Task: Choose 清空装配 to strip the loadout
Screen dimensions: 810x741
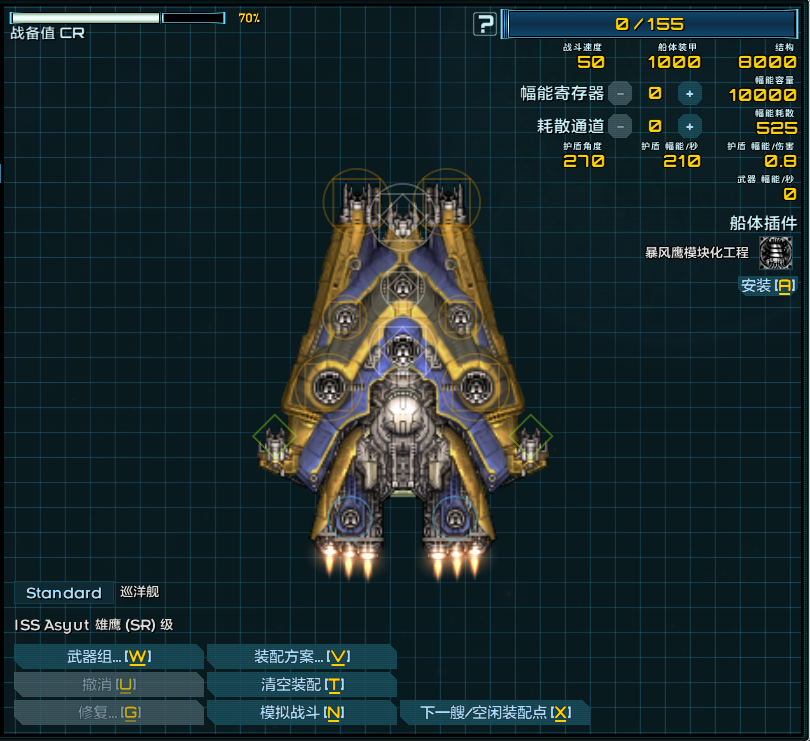Action: [301, 685]
